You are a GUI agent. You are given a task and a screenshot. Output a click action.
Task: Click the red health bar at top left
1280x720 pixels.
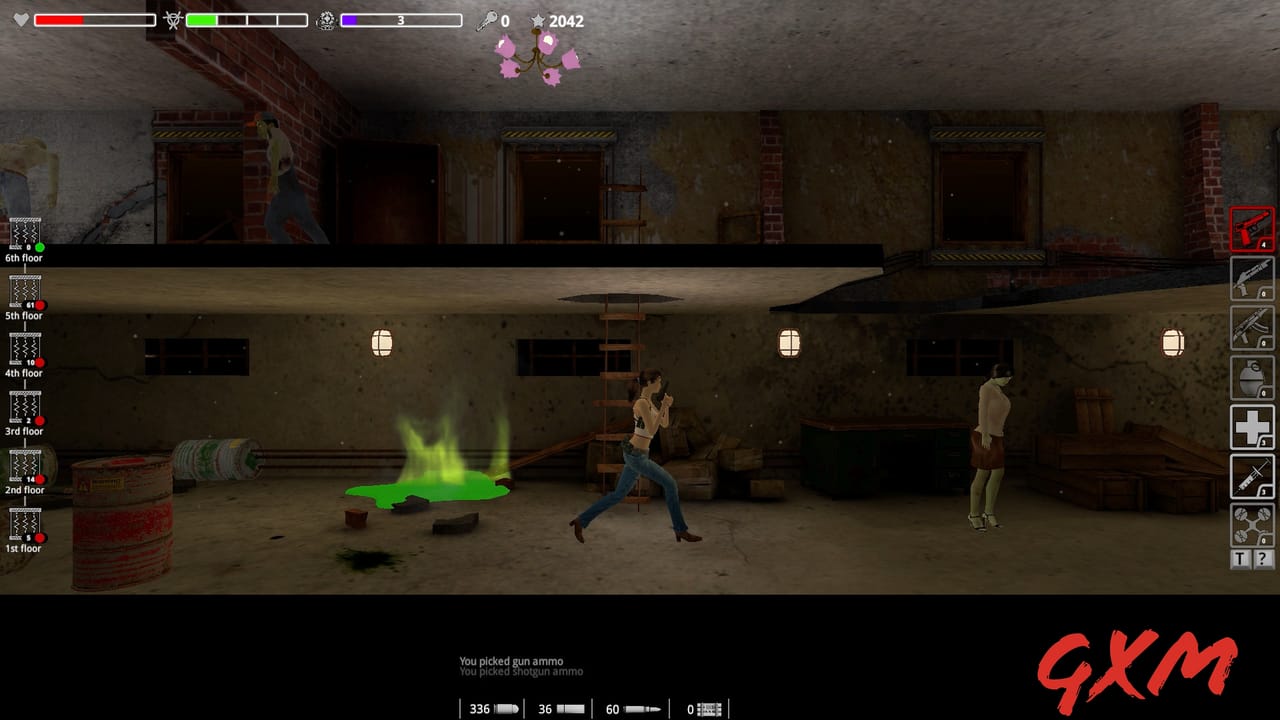pyautogui.click(x=60, y=17)
